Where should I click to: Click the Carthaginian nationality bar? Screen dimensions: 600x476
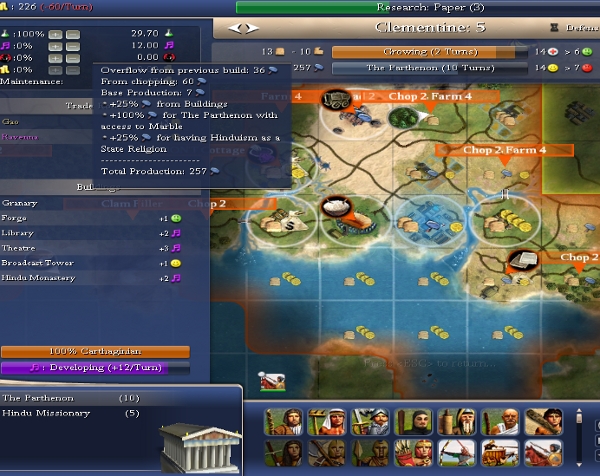[98, 352]
